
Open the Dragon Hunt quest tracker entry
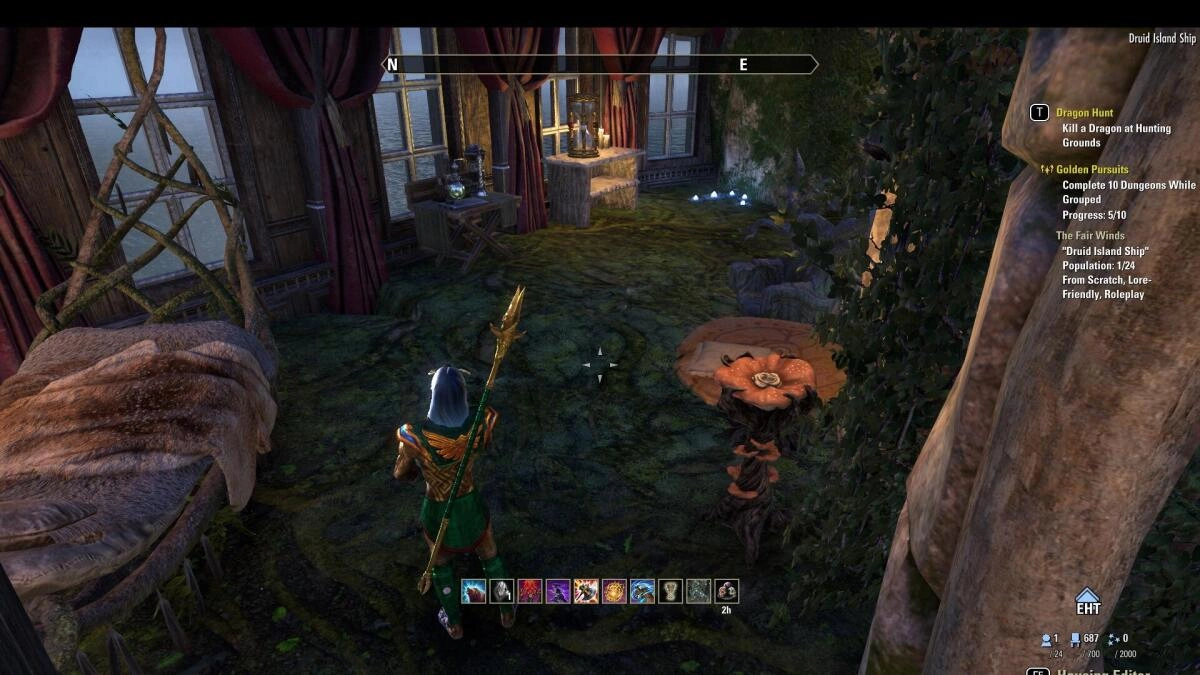(x=1084, y=113)
